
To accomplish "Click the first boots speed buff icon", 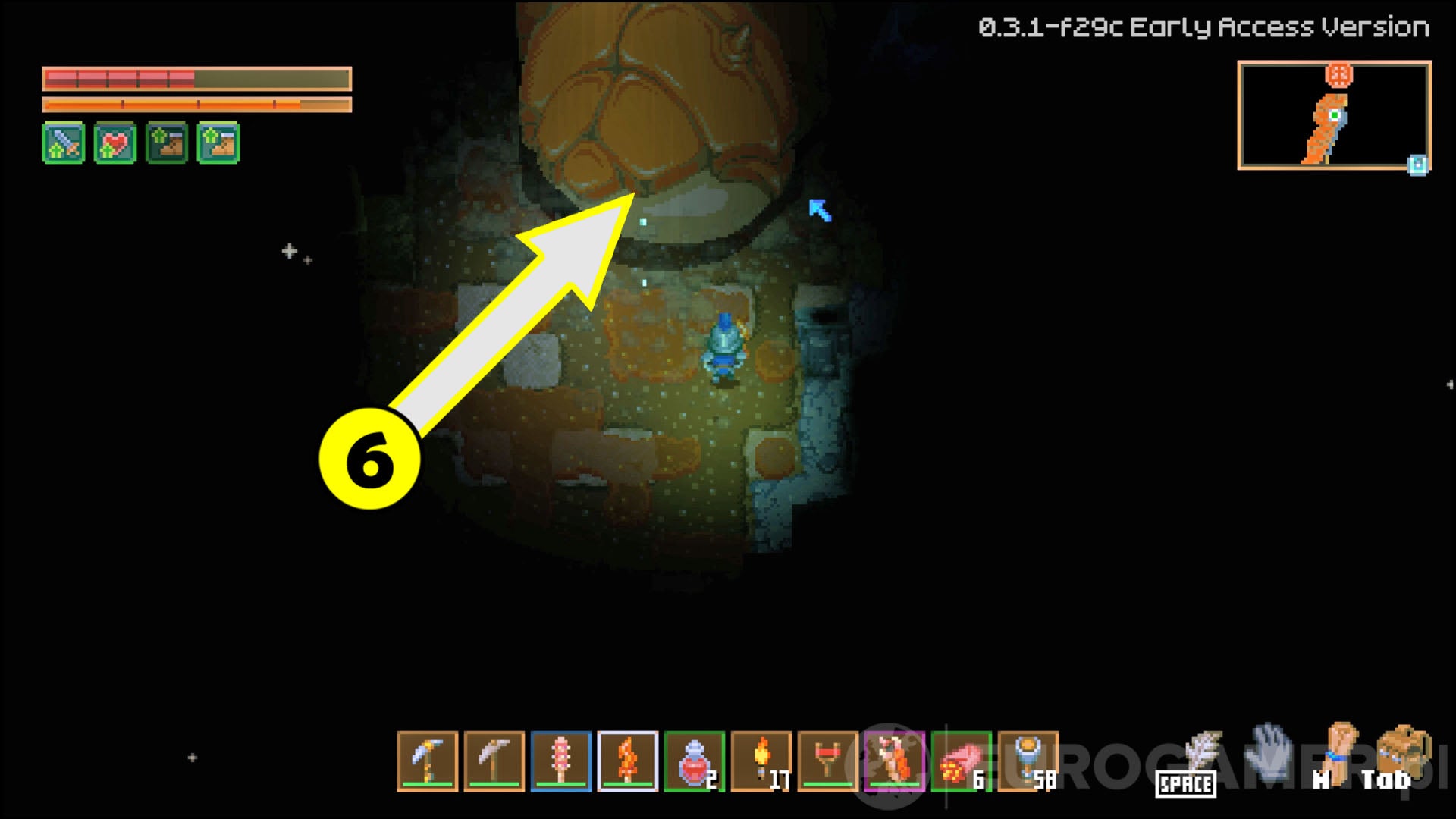I will pos(166,142).
